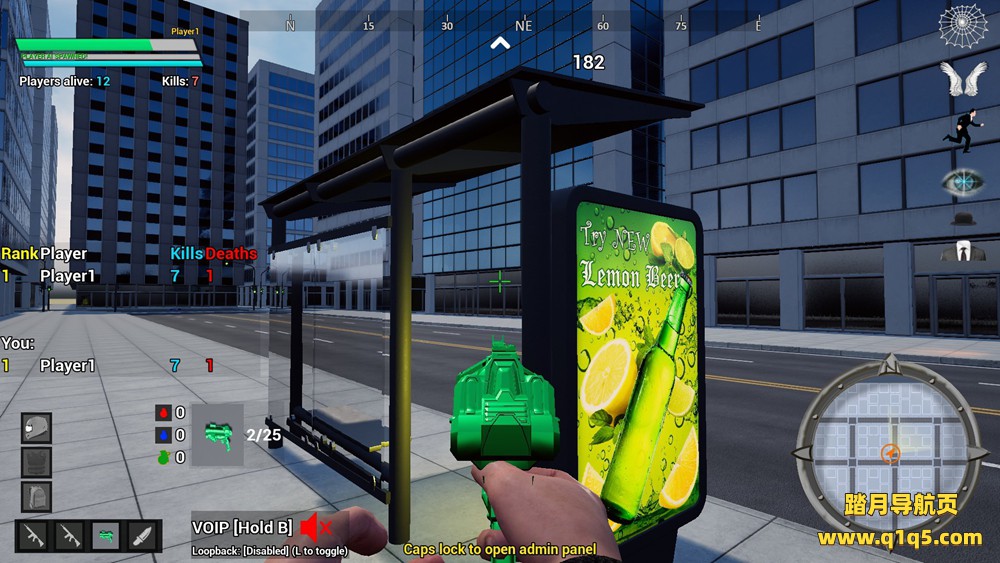The width and height of the screenshot is (1000, 563).
Task: Open the backpack equipment slot
Action: point(36,497)
